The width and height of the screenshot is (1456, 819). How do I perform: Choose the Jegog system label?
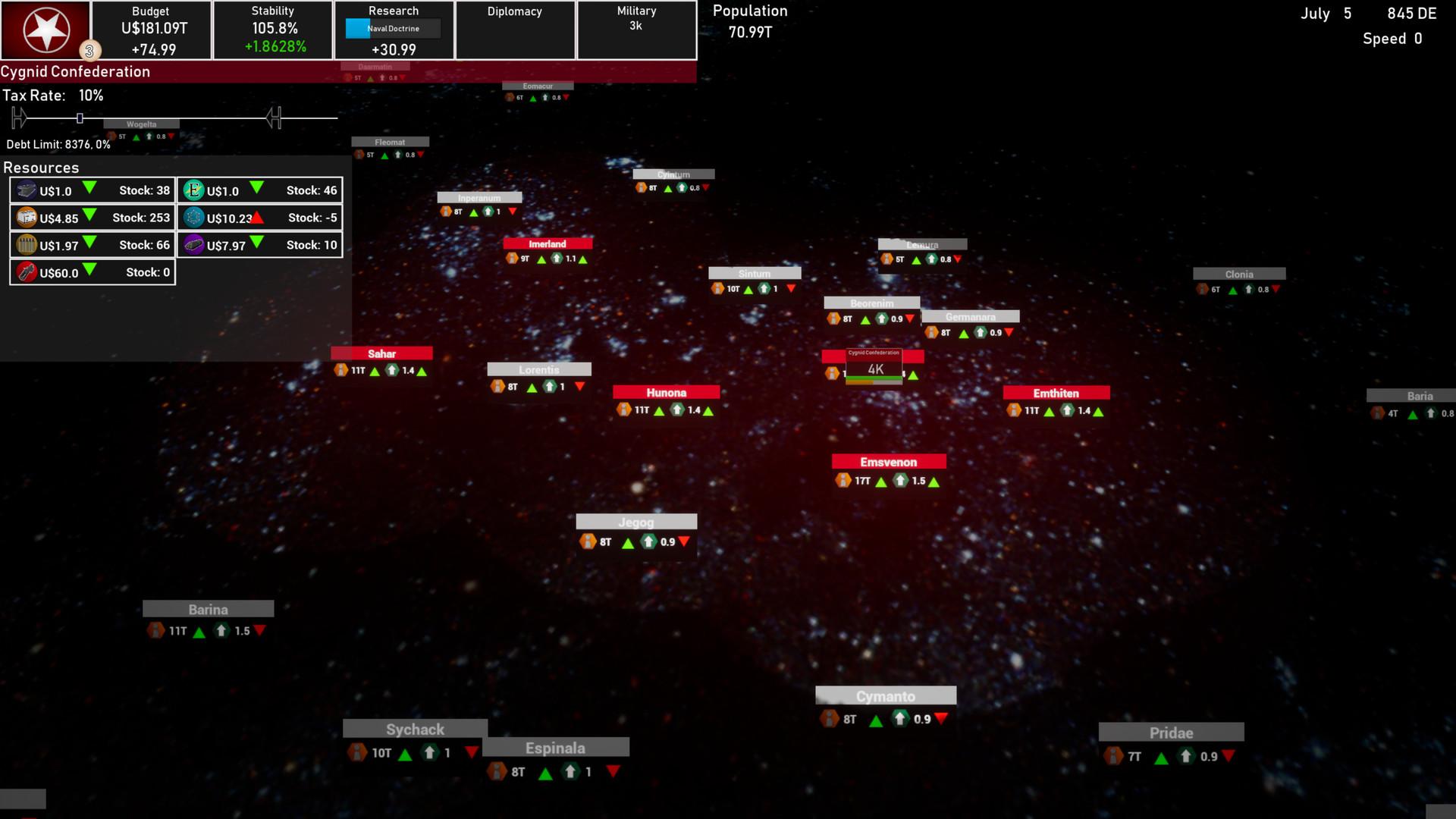pyautogui.click(x=635, y=522)
